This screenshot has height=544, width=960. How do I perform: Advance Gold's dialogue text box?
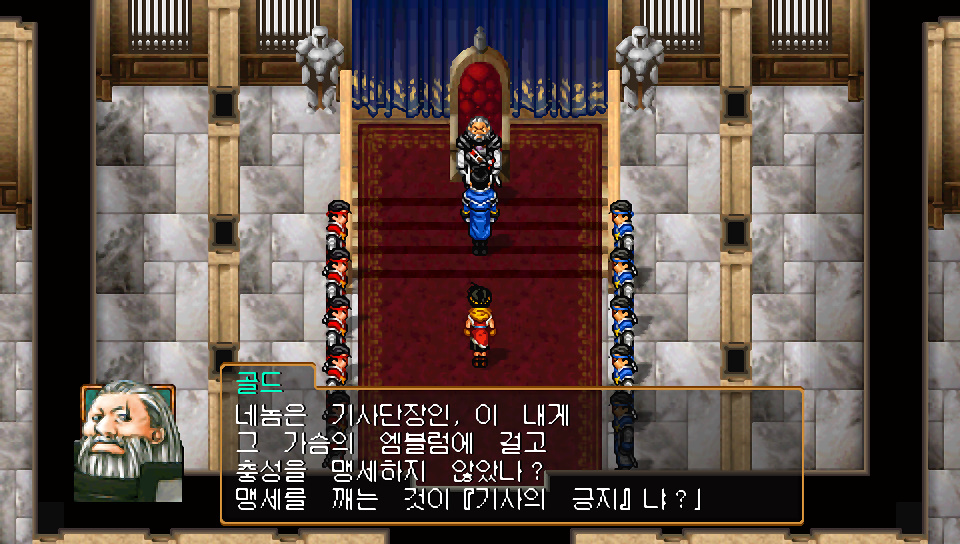(x=510, y=455)
